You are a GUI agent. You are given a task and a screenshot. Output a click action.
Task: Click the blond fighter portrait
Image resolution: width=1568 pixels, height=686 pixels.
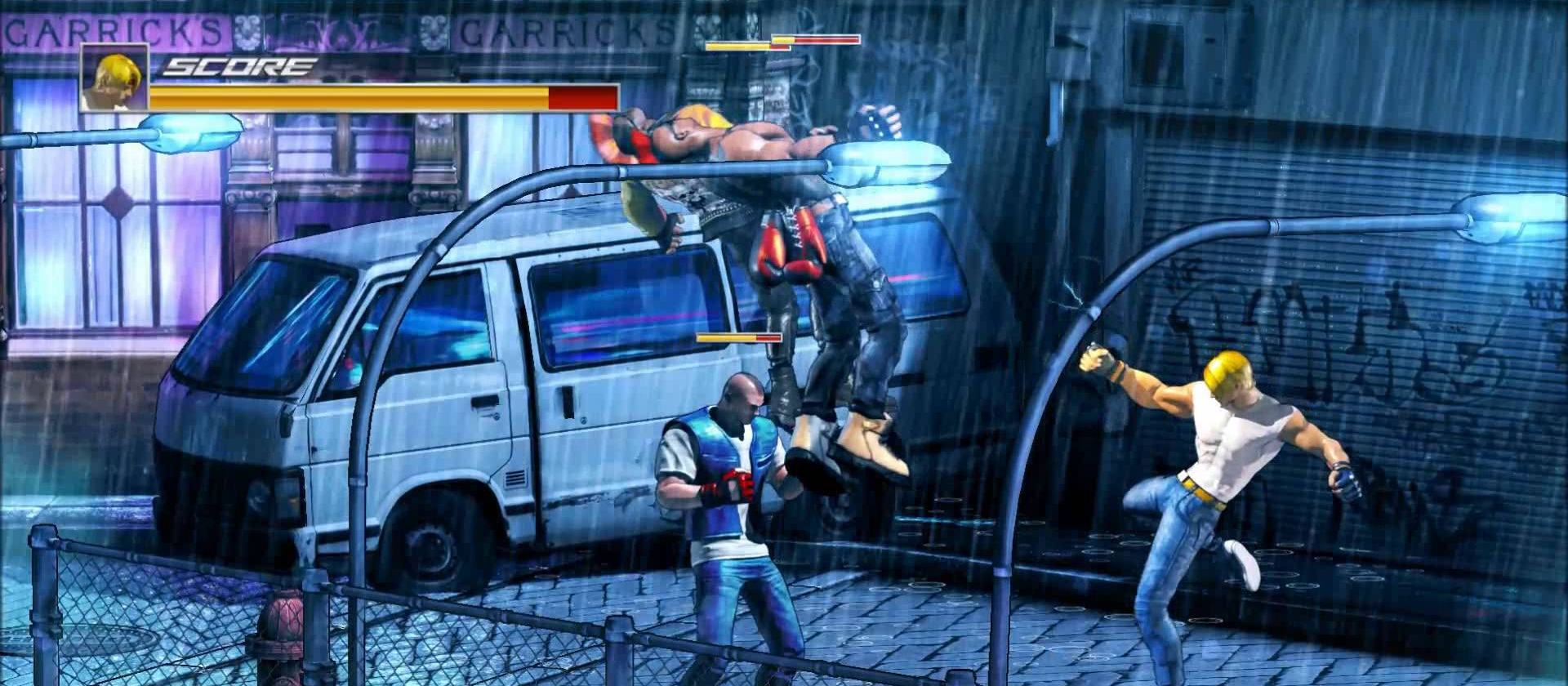pyautogui.click(x=114, y=78)
